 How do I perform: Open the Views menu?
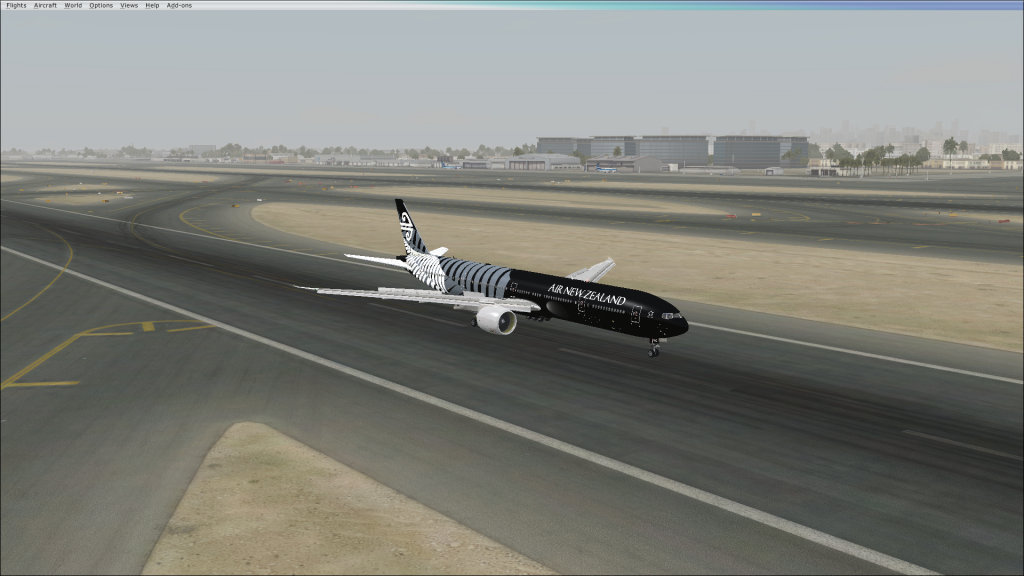[129, 5]
